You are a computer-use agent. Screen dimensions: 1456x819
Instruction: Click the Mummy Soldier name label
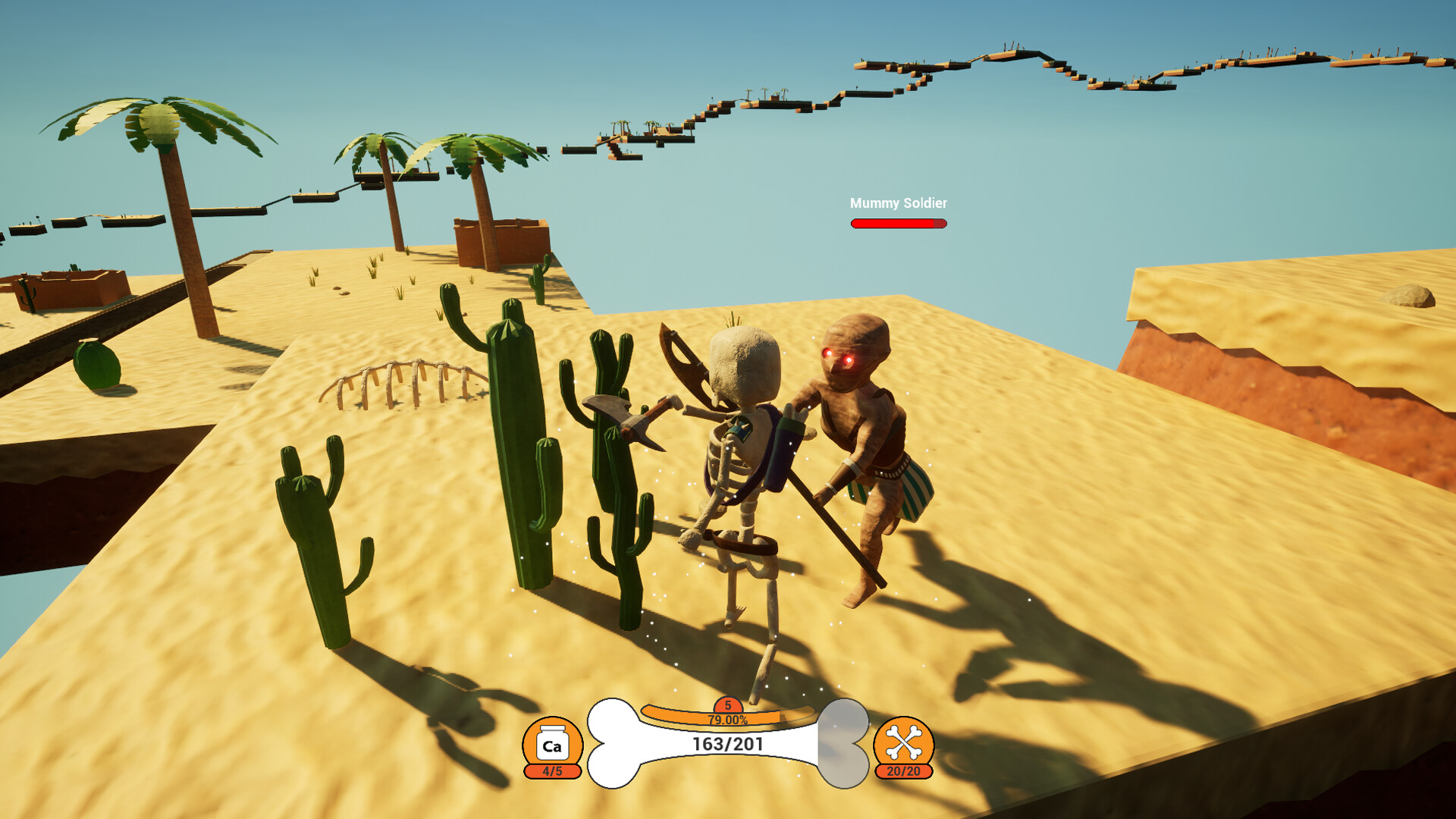pyautogui.click(x=898, y=202)
